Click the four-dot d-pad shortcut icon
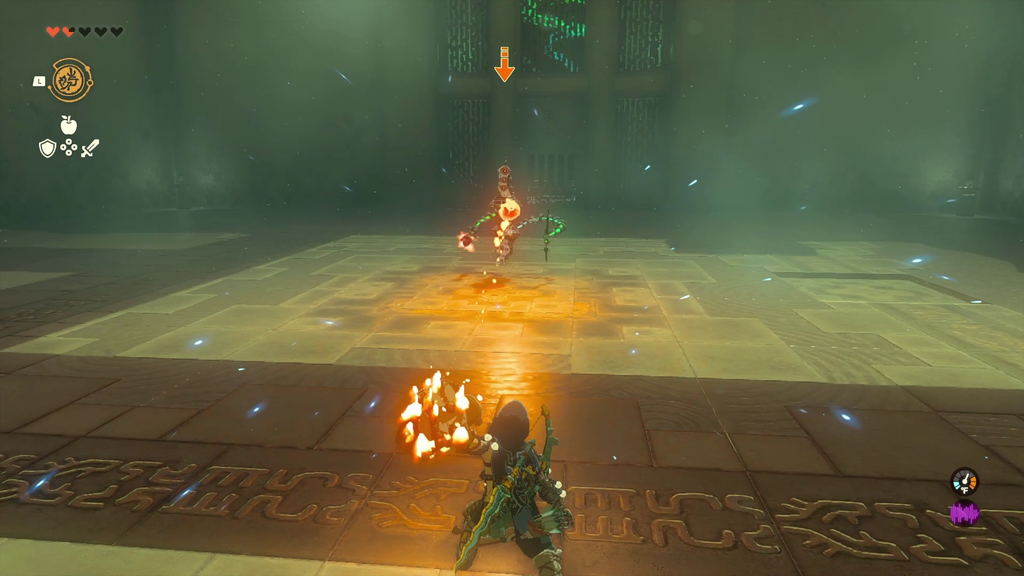Image resolution: width=1024 pixels, height=576 pixels. tap(68, 149)
